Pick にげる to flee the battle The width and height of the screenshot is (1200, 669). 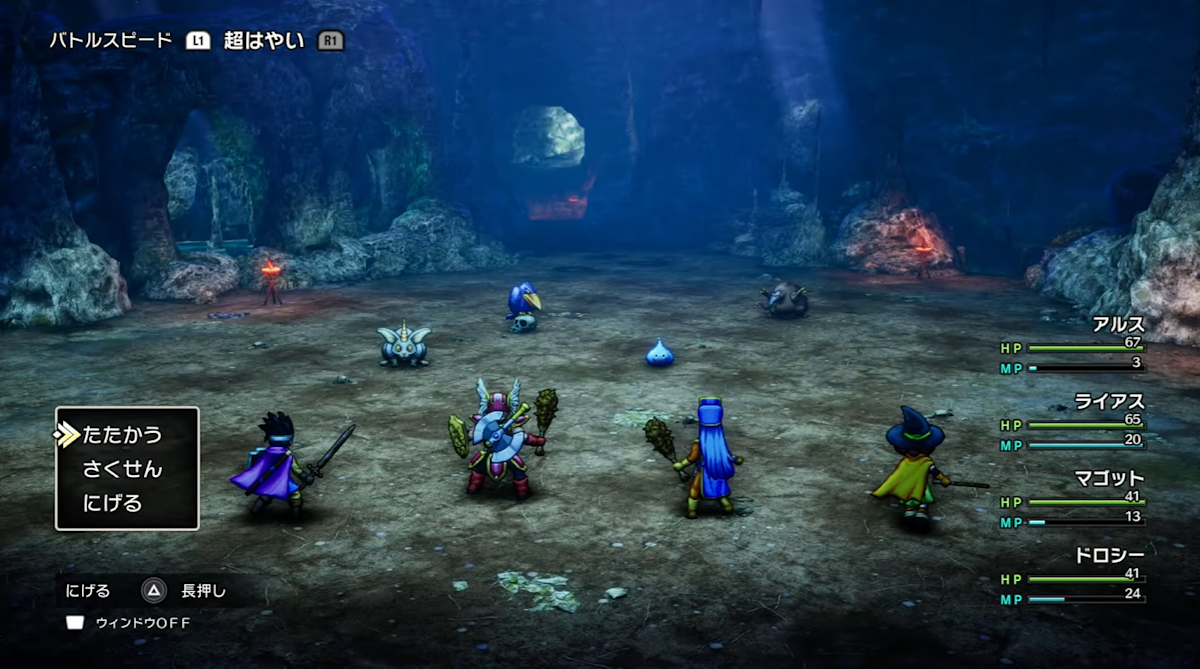(x=113, y=503)
